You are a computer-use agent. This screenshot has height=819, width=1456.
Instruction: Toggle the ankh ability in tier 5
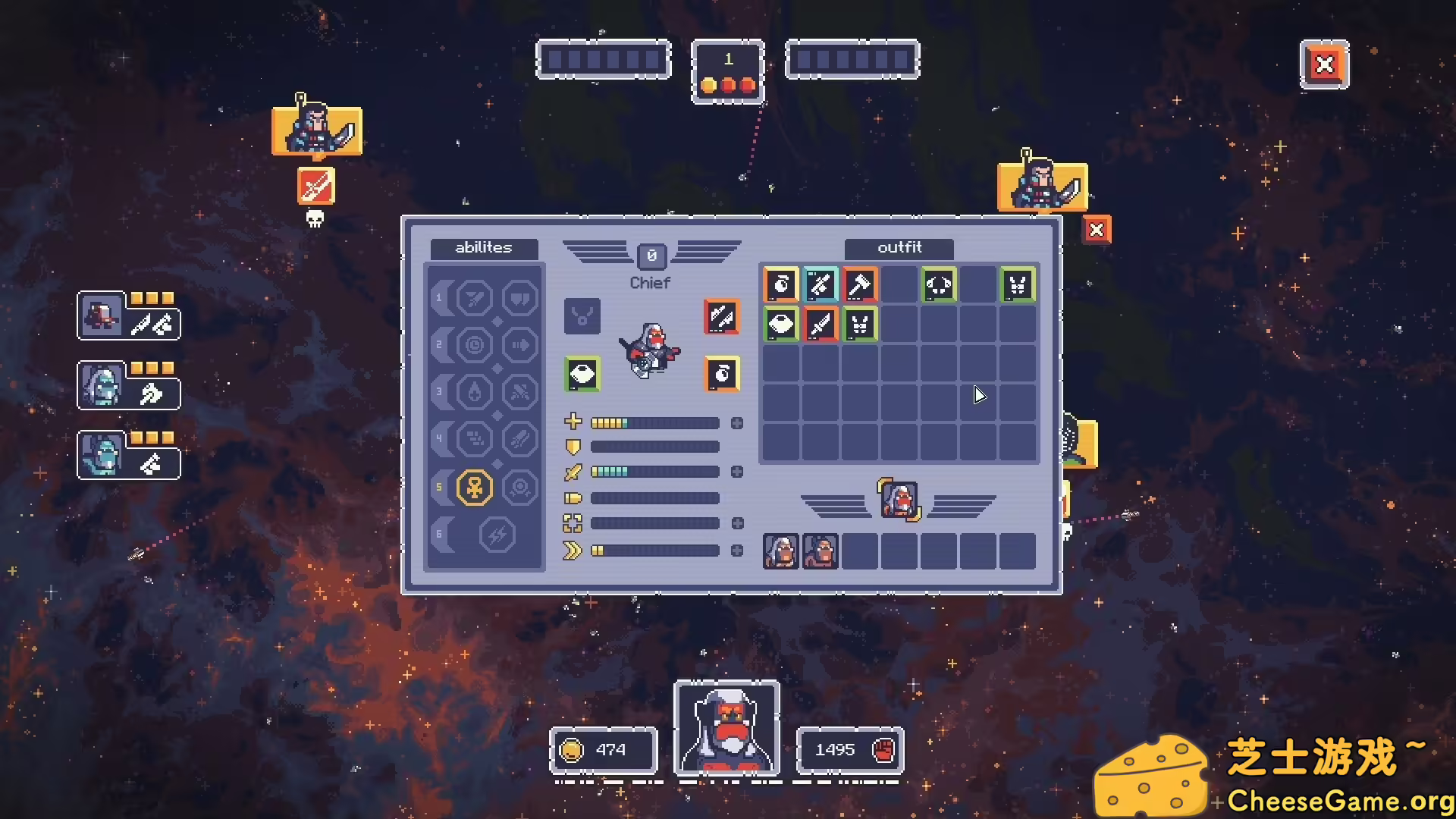474,488
